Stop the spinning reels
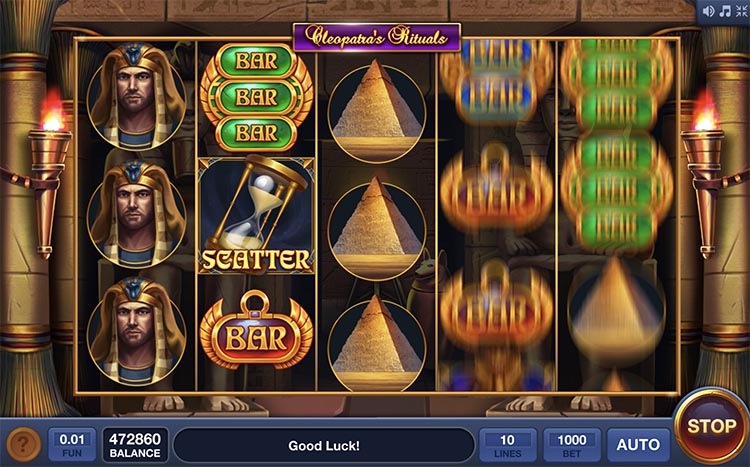The width and height of the screenshot is (750, 467). (x=711, y=427)
